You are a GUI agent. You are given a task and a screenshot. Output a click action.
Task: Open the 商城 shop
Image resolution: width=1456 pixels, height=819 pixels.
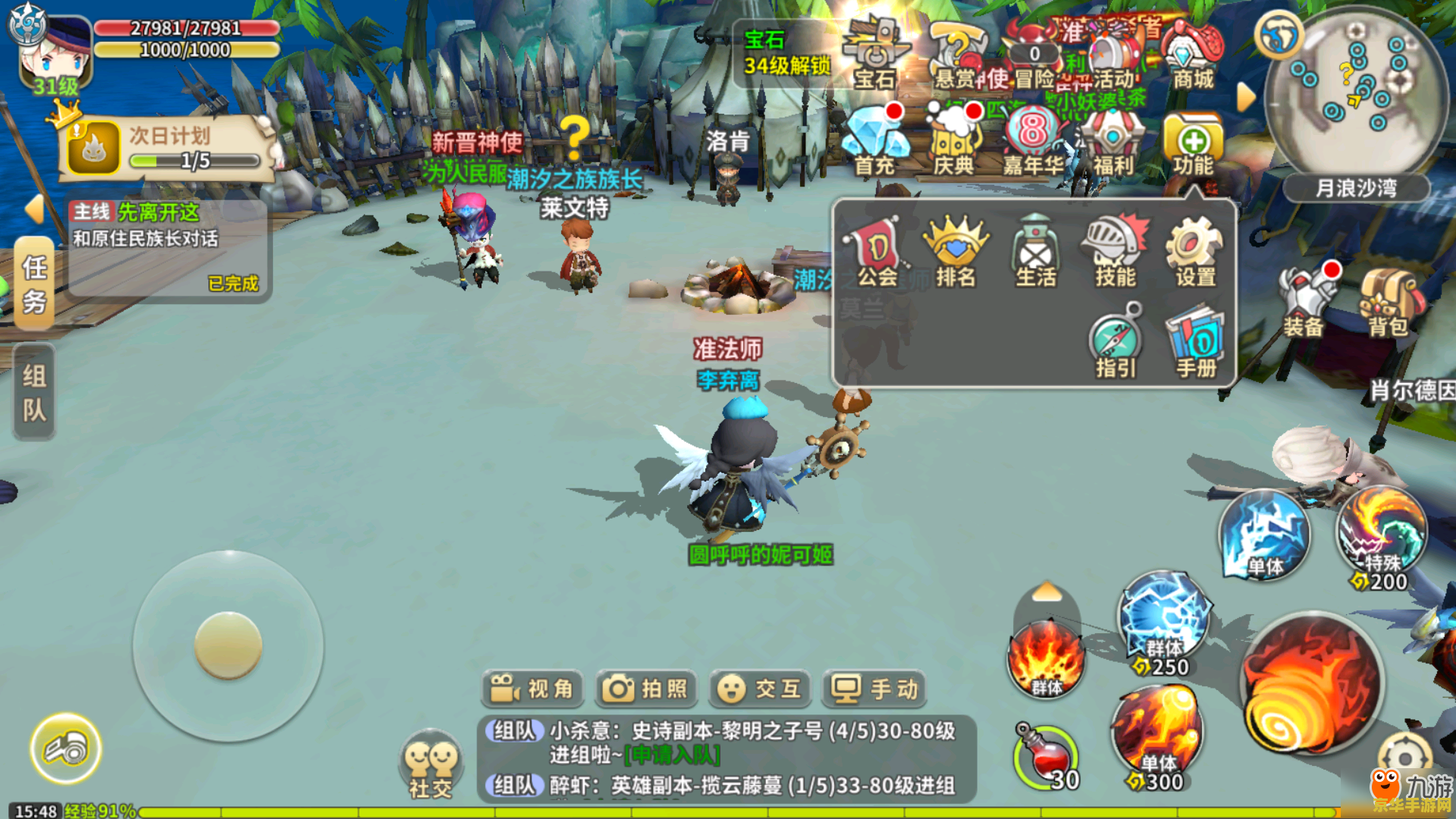coord(1193,57)
